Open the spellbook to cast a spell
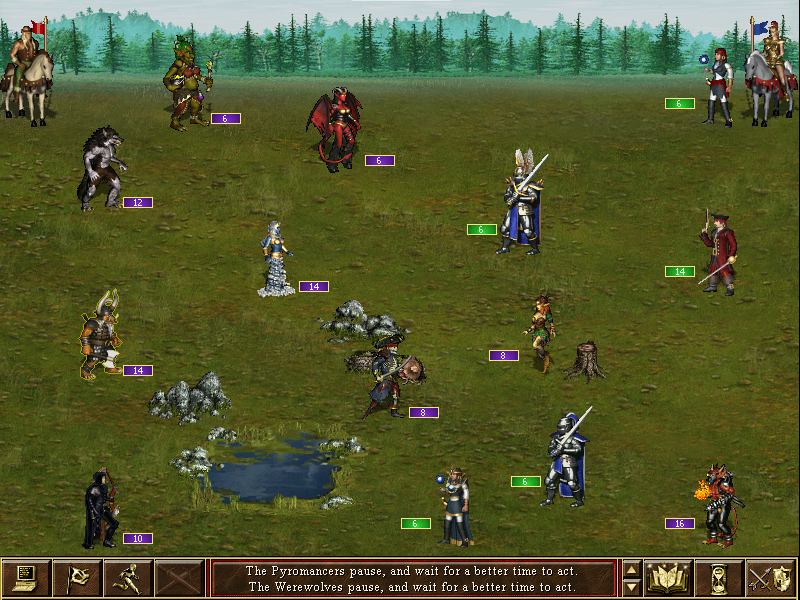The width and height of the screenshot is (800, 600). (x=669, y=578)
